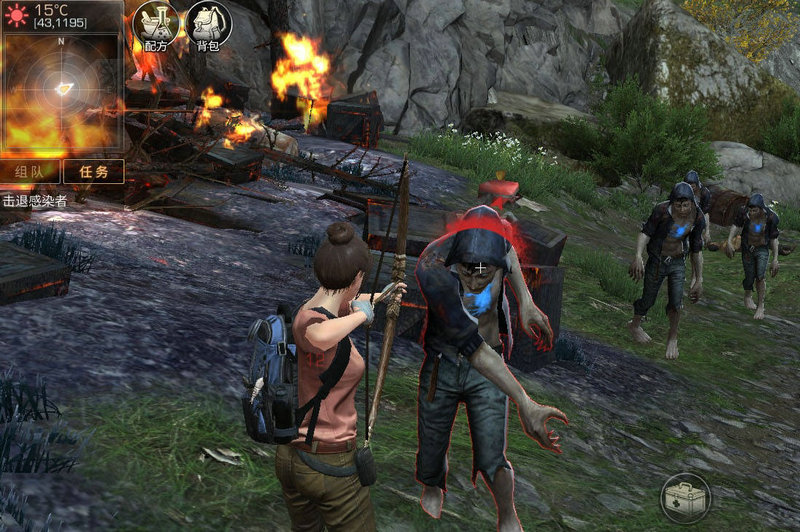Screen dimensions: 800x532
Task: Open the 配方 recipe menu
Action: (x=155, y=24)
